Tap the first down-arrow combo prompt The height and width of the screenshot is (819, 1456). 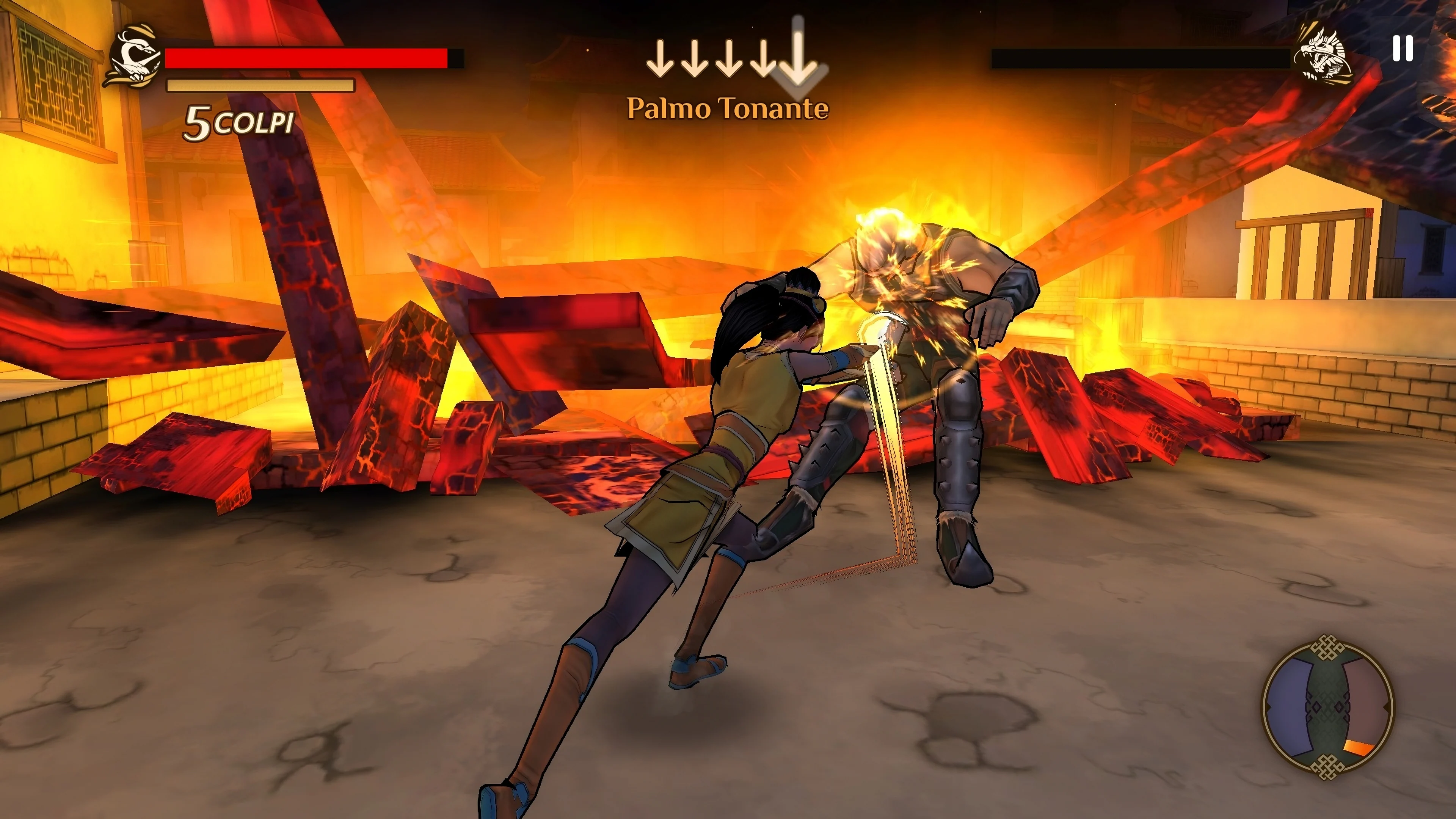[661, 60]
